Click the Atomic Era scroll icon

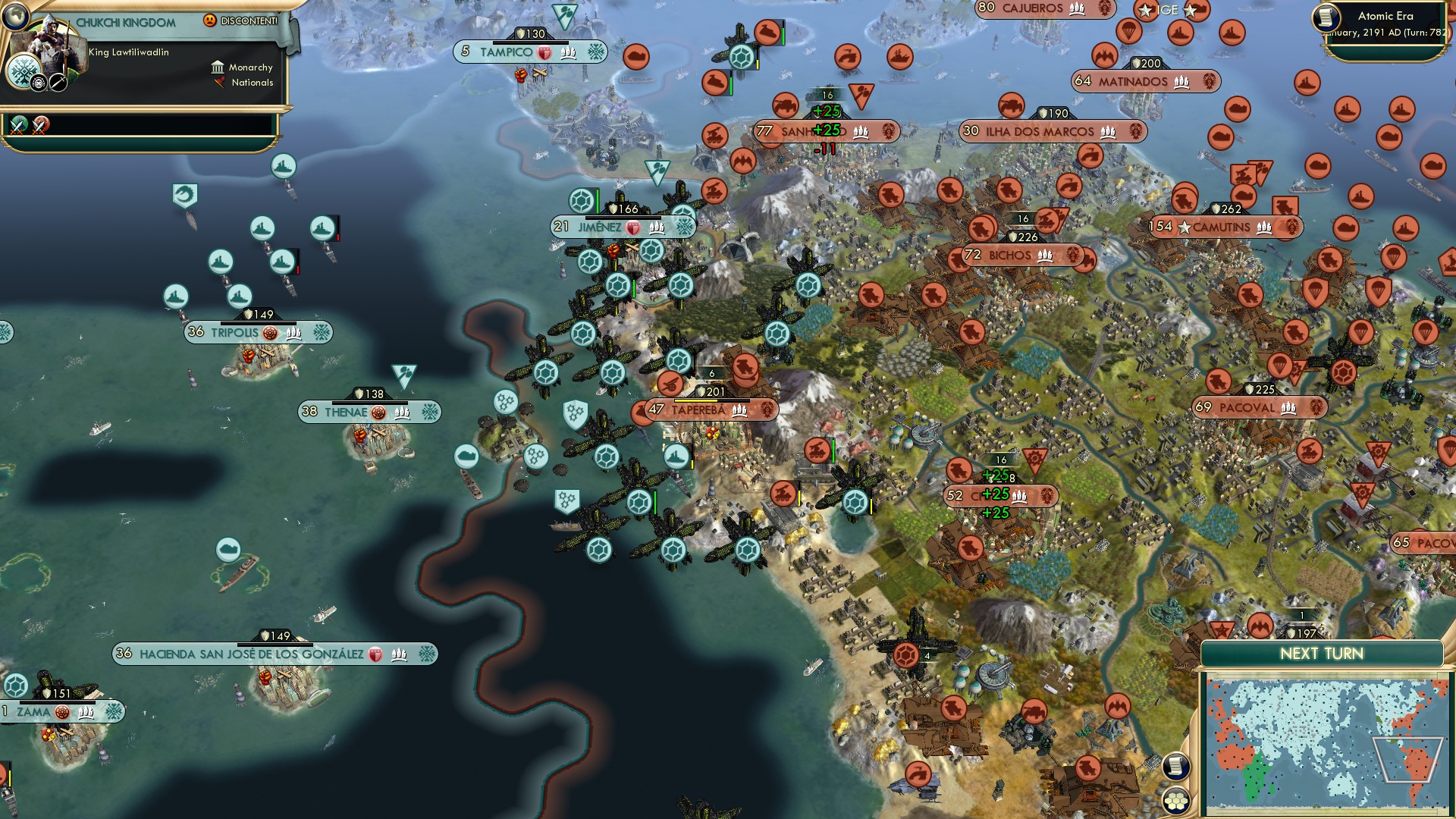1326,17
